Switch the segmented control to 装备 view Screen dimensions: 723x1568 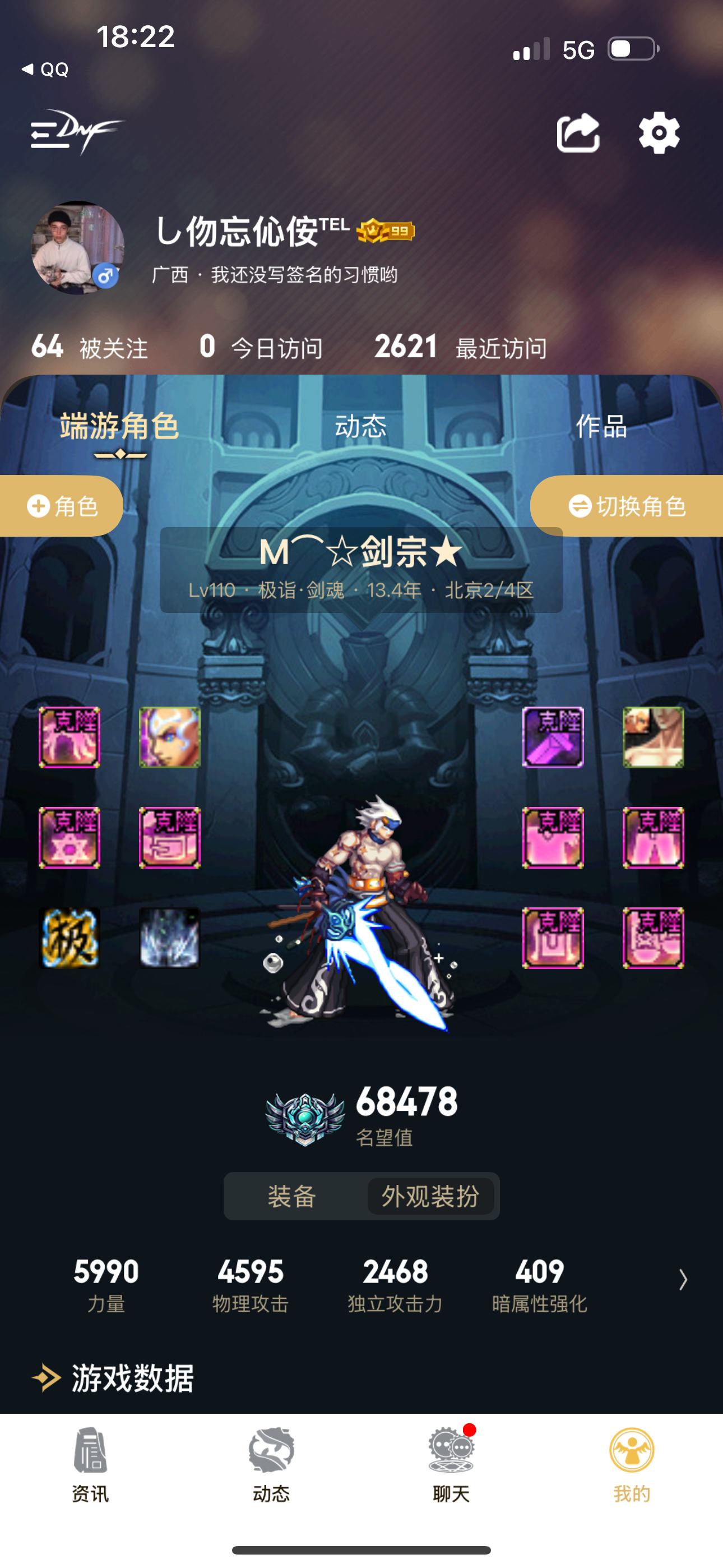(291, 1195)
